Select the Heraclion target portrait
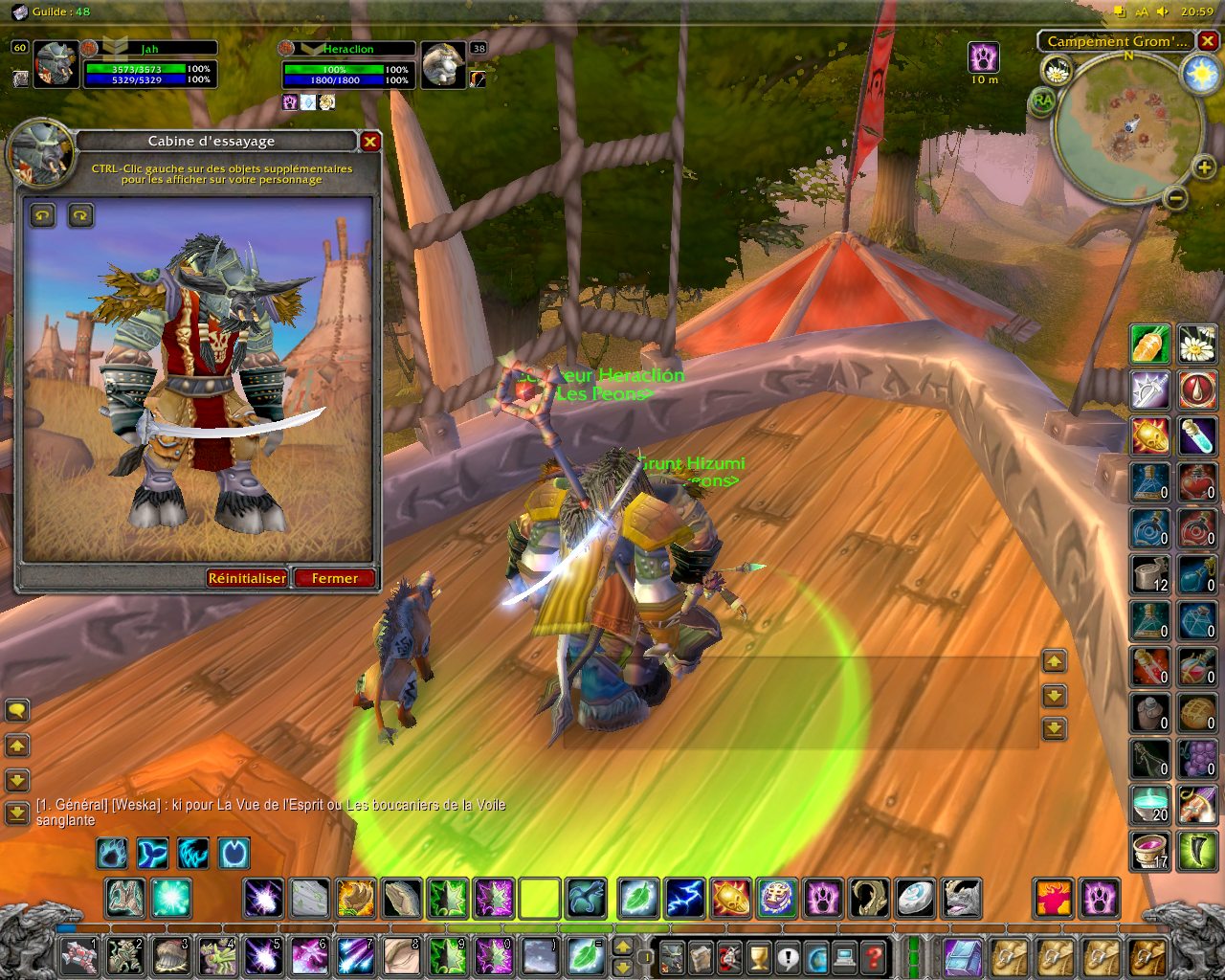 (443, 65)
